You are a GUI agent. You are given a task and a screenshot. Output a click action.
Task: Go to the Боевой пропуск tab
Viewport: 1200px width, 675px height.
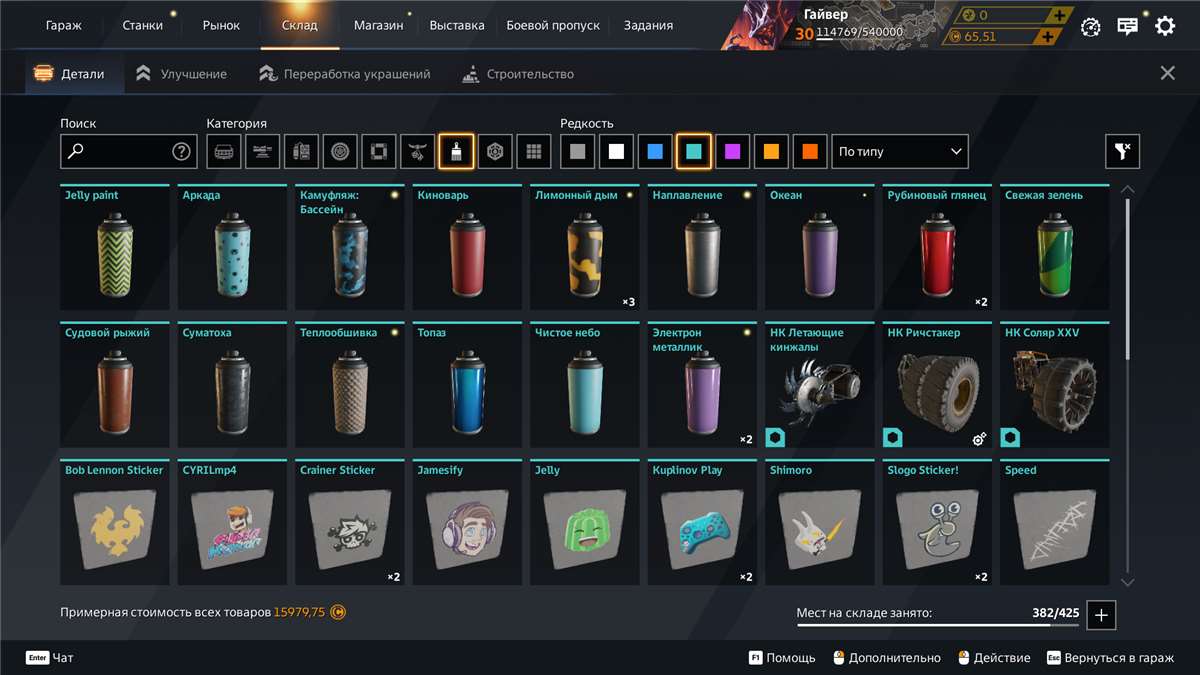[x=553, y=25]
